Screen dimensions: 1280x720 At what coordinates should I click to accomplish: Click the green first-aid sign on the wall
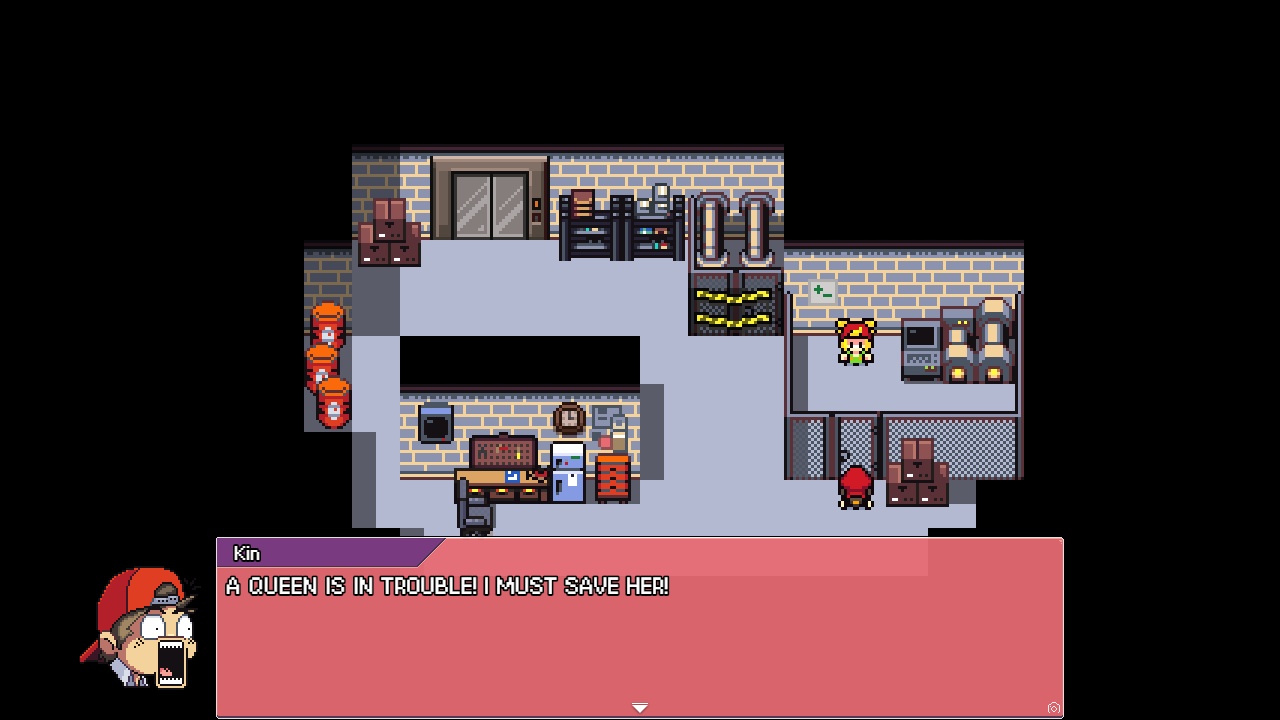[x=822, y=291]
